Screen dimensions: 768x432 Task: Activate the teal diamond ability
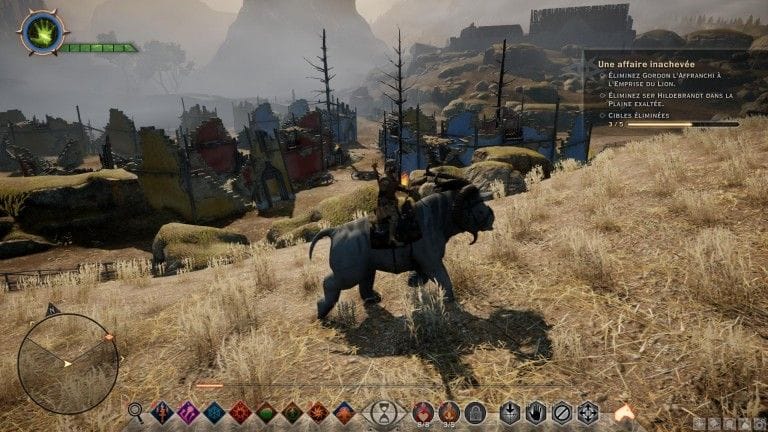[x=214, y=412]
